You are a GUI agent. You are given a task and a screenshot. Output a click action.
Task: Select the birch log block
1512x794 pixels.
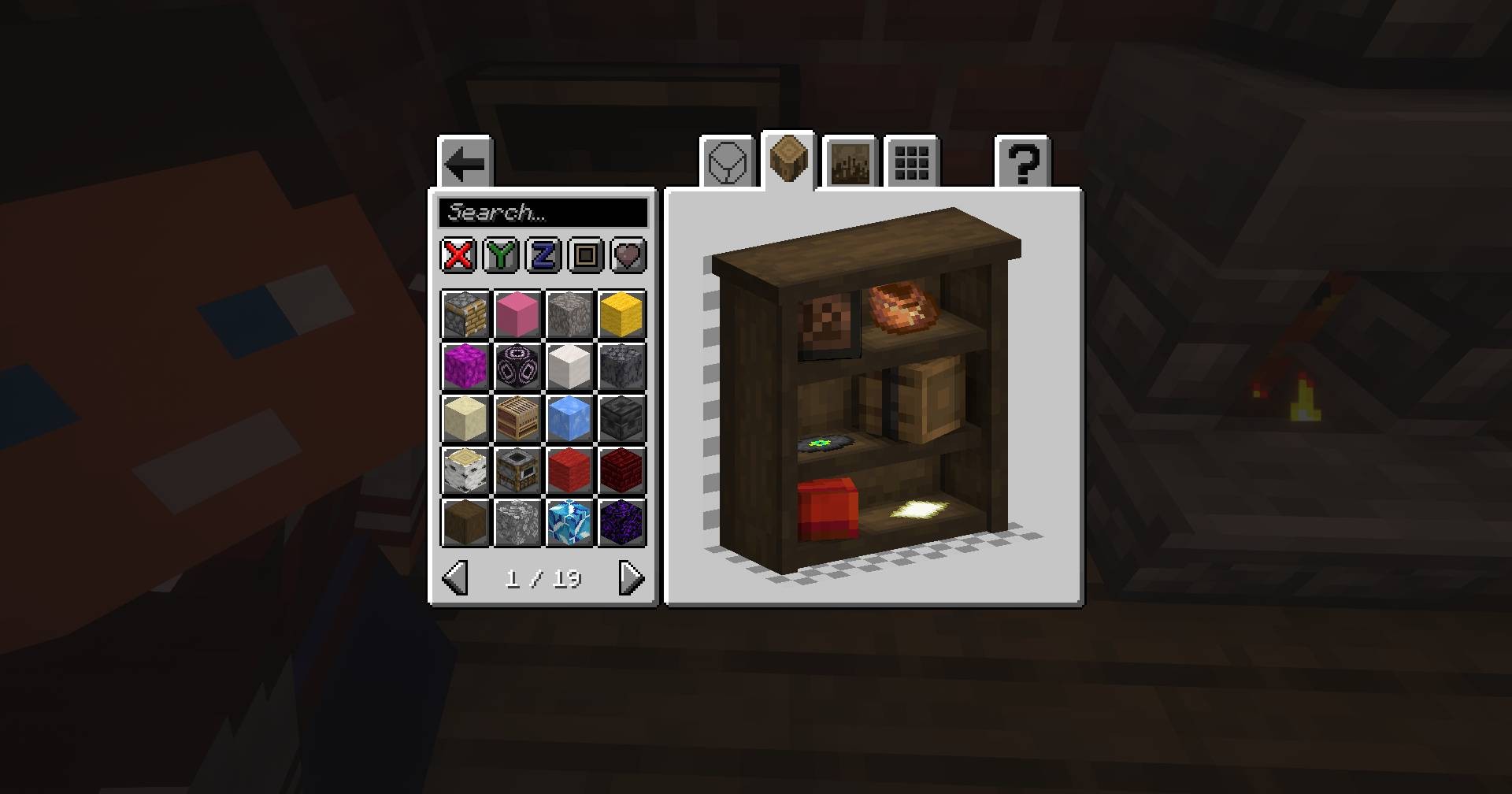tap(465, 469)
